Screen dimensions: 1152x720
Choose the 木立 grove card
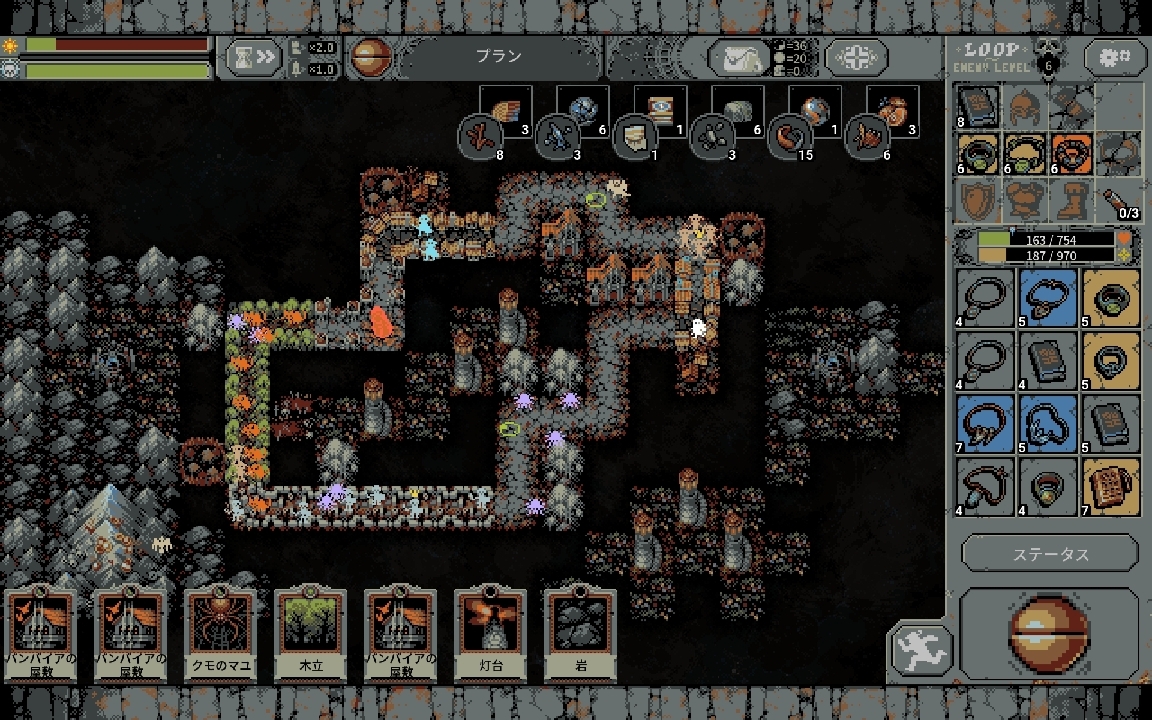310,634
